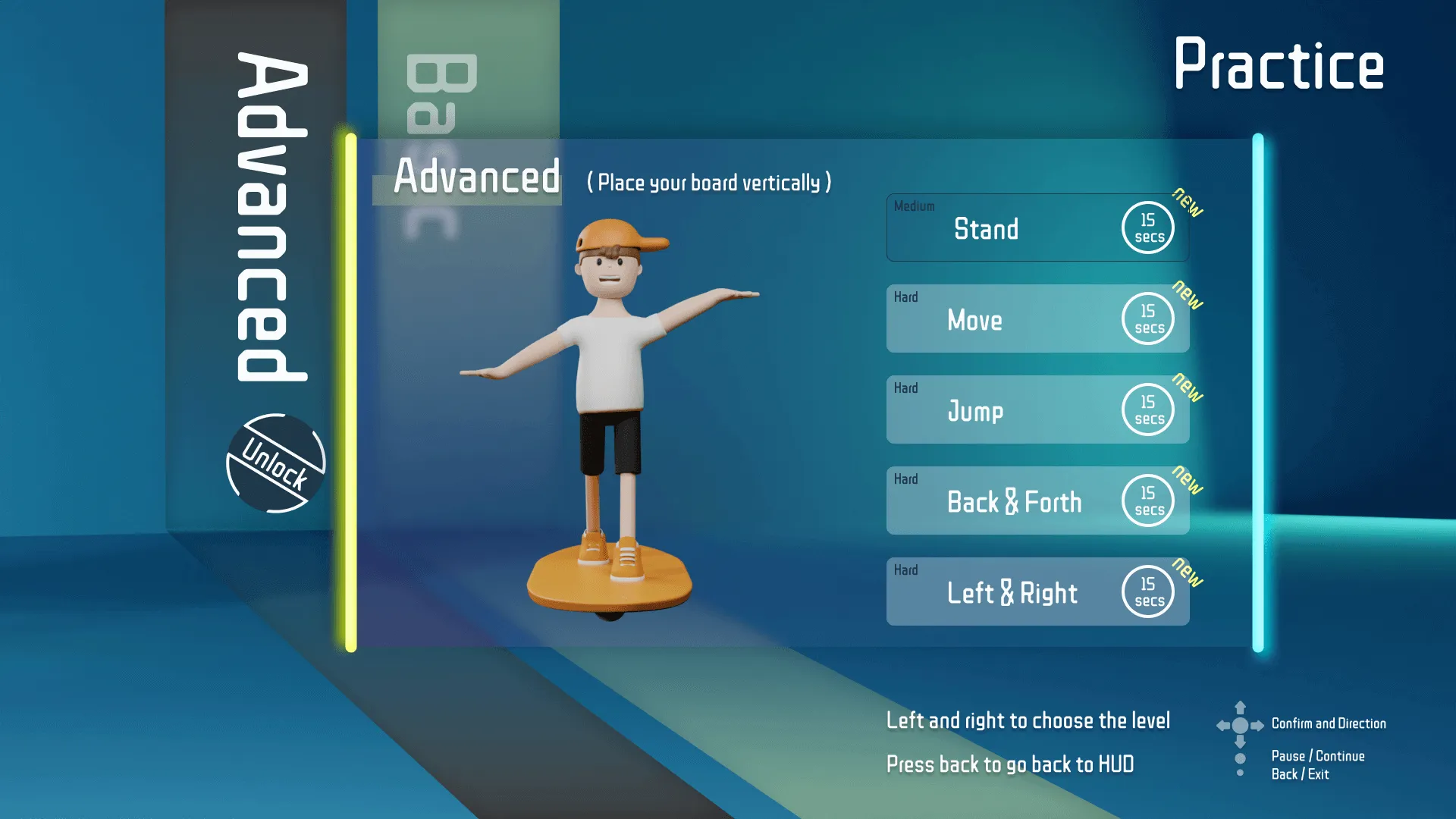Click the Press back to go back to HUD text
The height and width of the screenshot is (819, 1456).
pos(1010,764)
